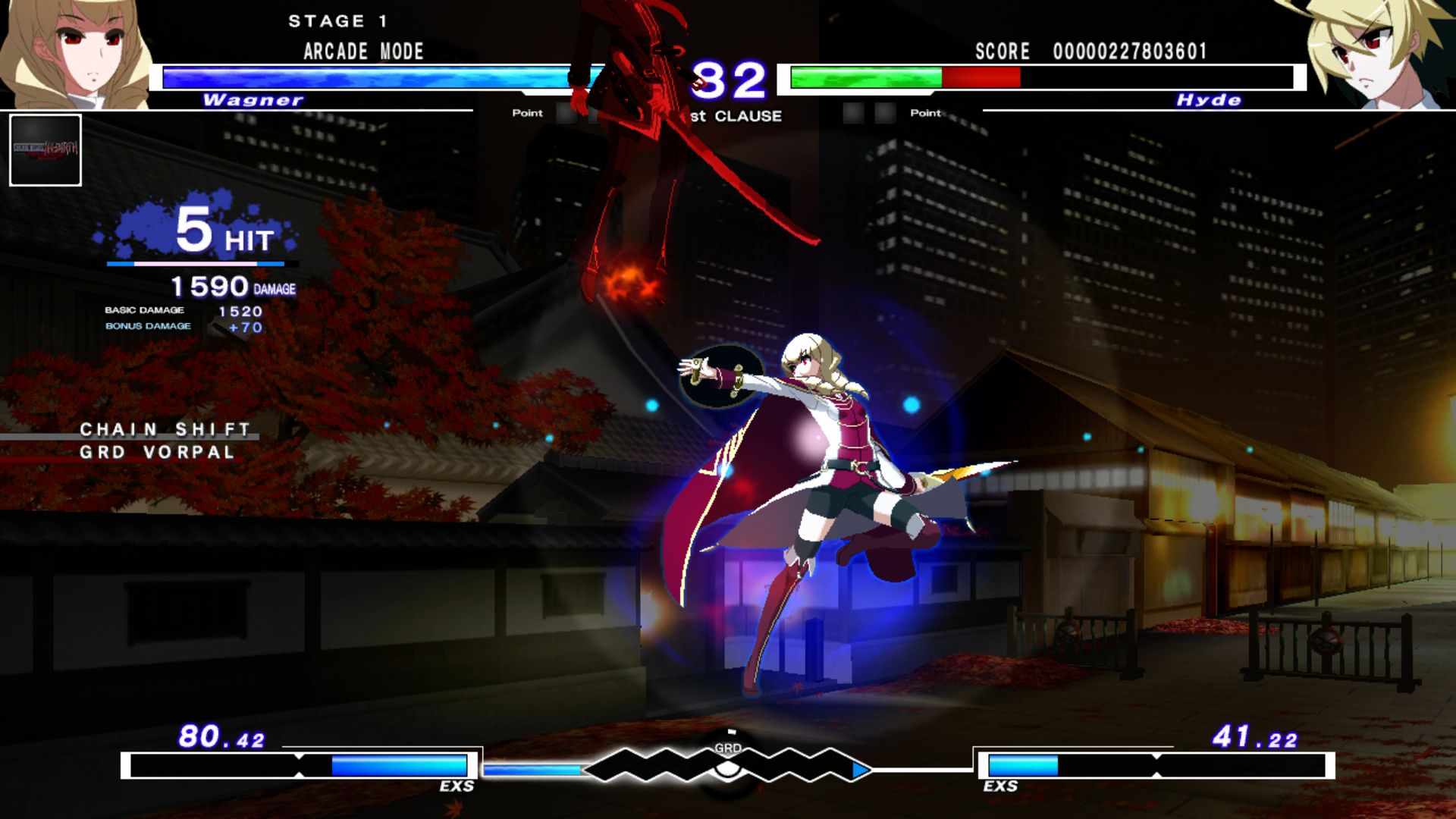This screenshot has height=819, width=1456.
Task: Expand the BONUS DAMAGE breakdown entry
Action: coord(186,327)
